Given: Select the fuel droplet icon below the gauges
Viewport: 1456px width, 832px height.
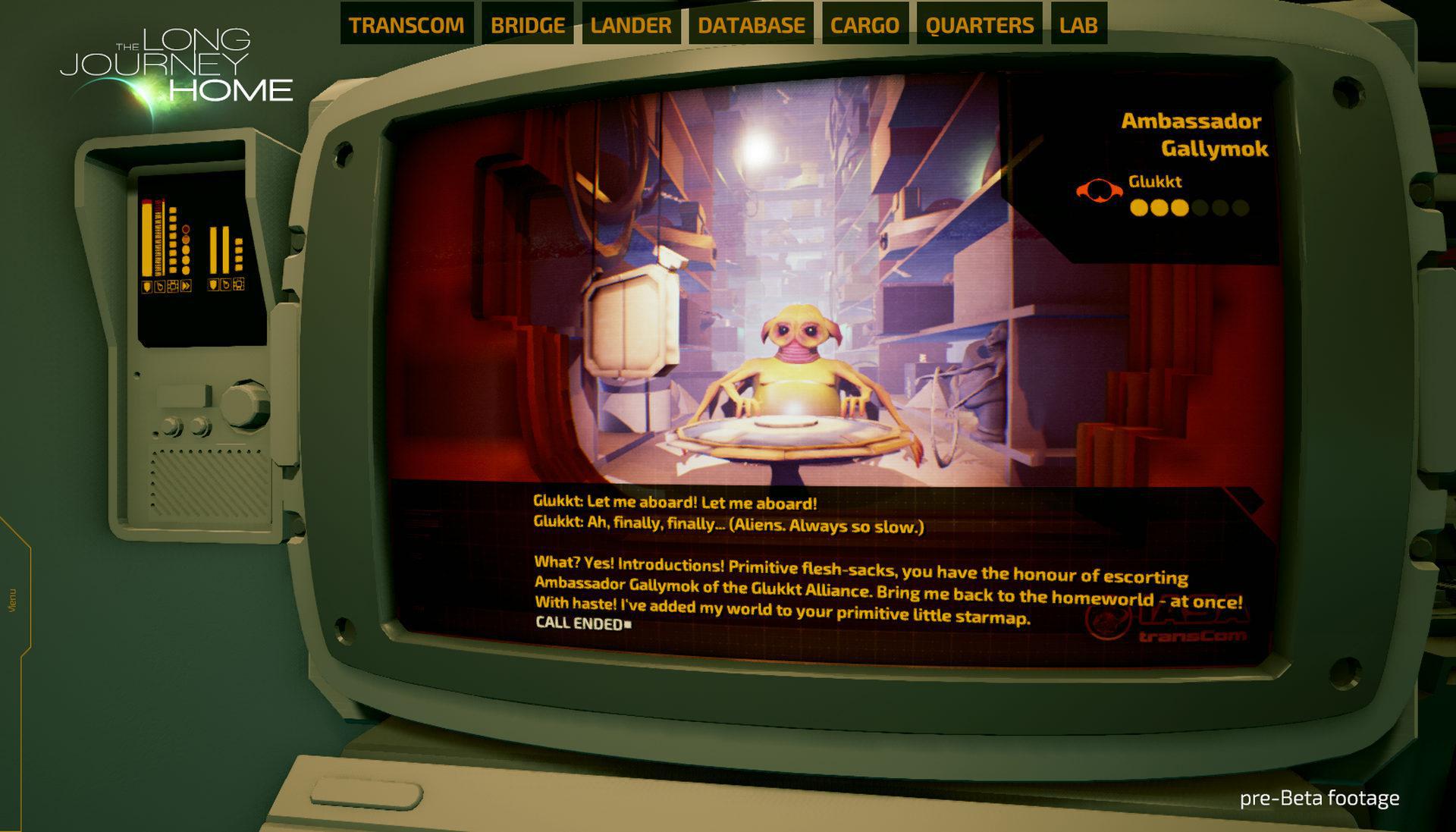Looking at the screenshot, I should pyautogui.click(x=161, y=286).
